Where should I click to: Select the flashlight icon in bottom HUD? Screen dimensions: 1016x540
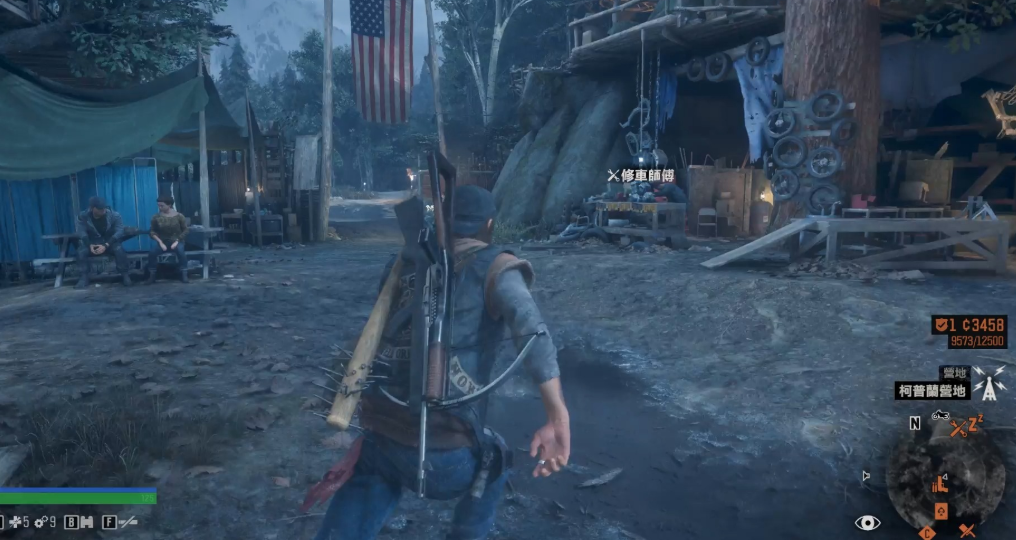126,521
